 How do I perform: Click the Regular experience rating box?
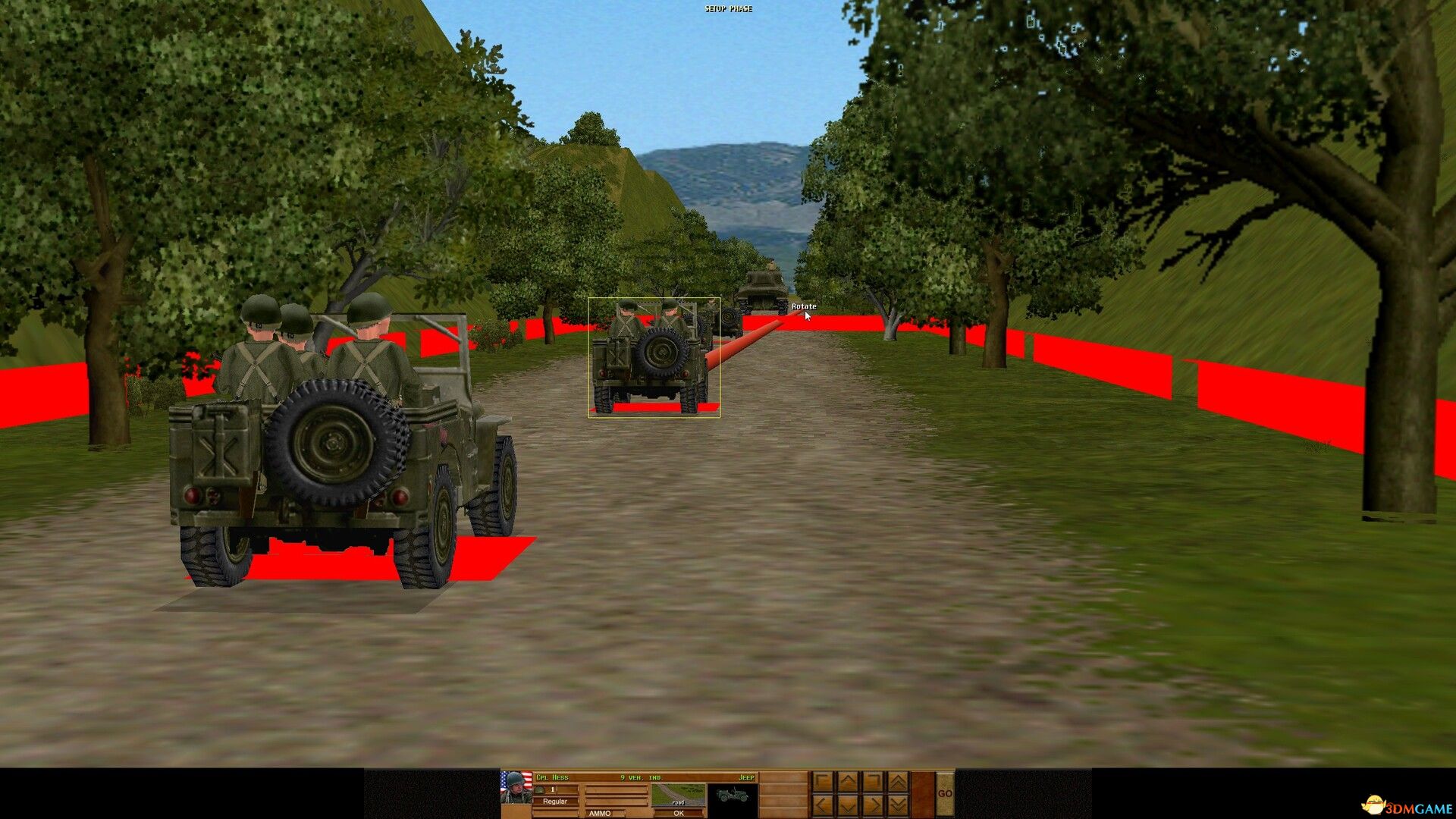555,801
